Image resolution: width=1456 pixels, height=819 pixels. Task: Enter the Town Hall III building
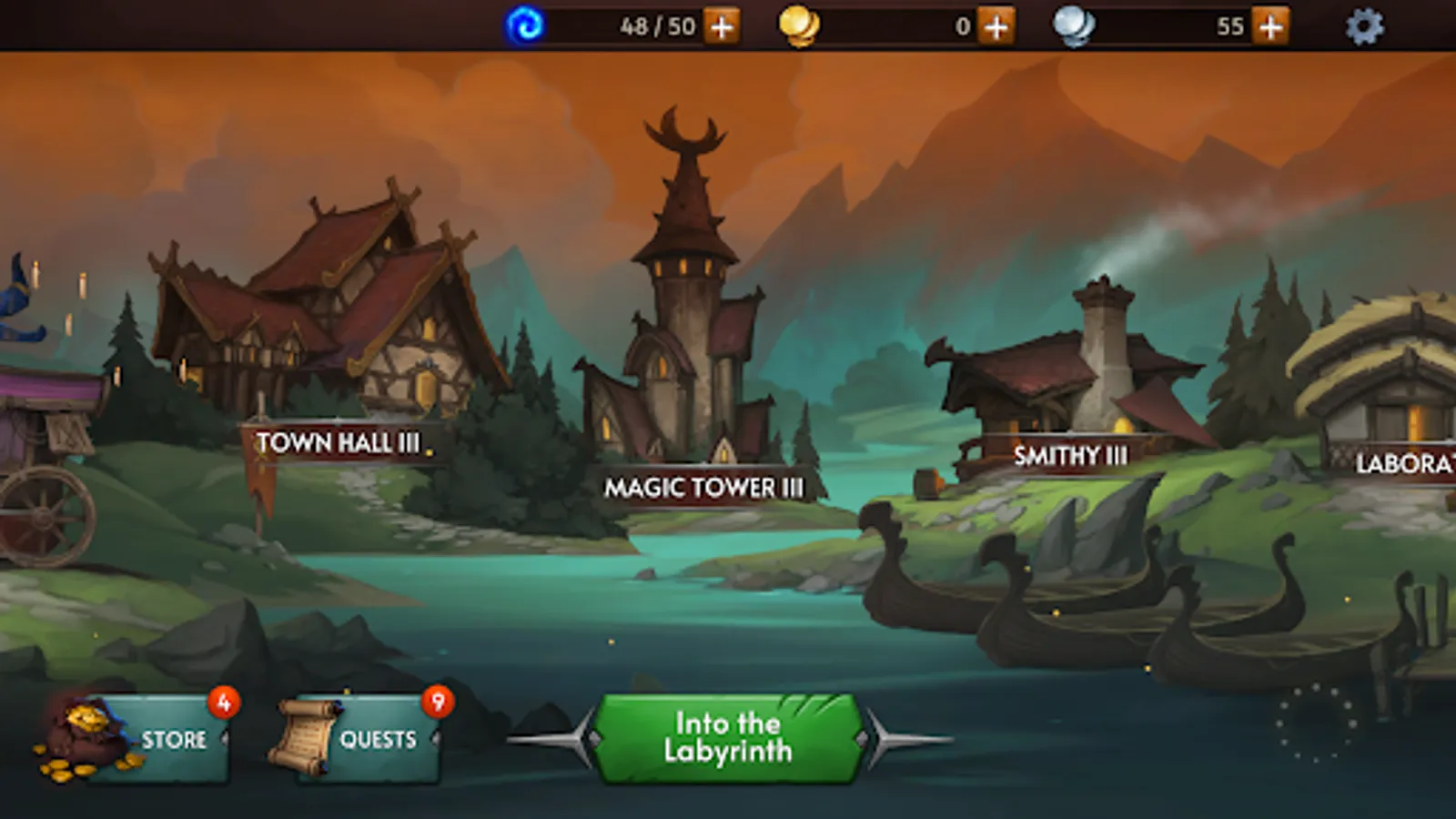(x=337, y=443)
